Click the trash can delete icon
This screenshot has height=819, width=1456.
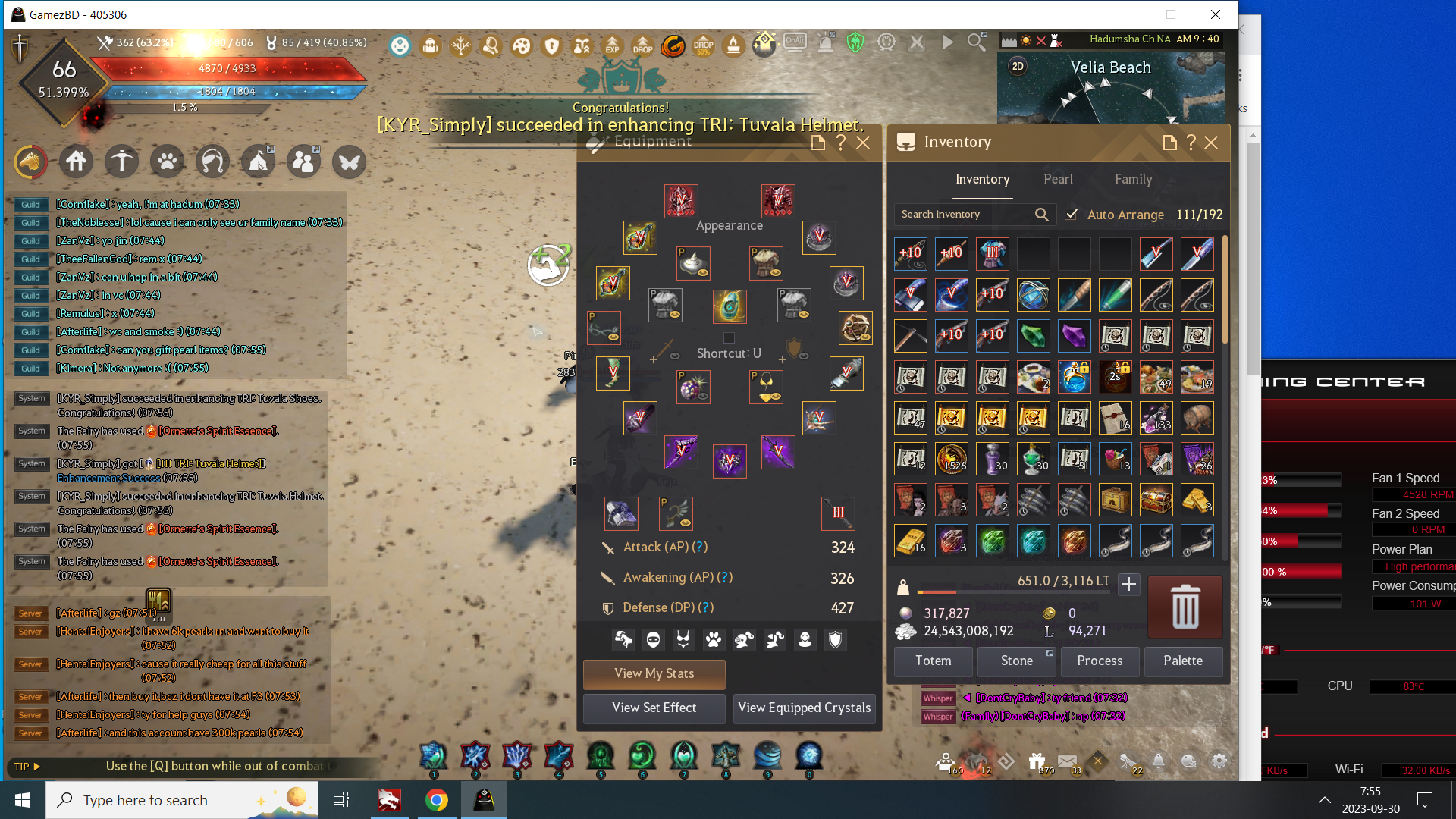1185,607
